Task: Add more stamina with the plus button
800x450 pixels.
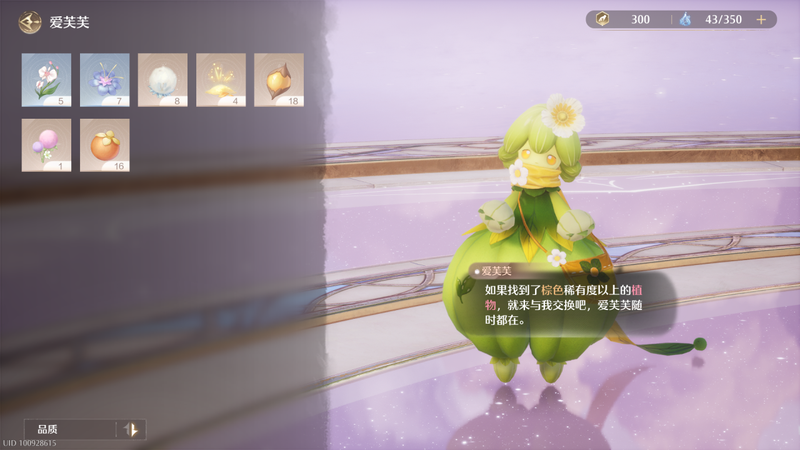Action: pyautogui.click(x=761, y=19)
